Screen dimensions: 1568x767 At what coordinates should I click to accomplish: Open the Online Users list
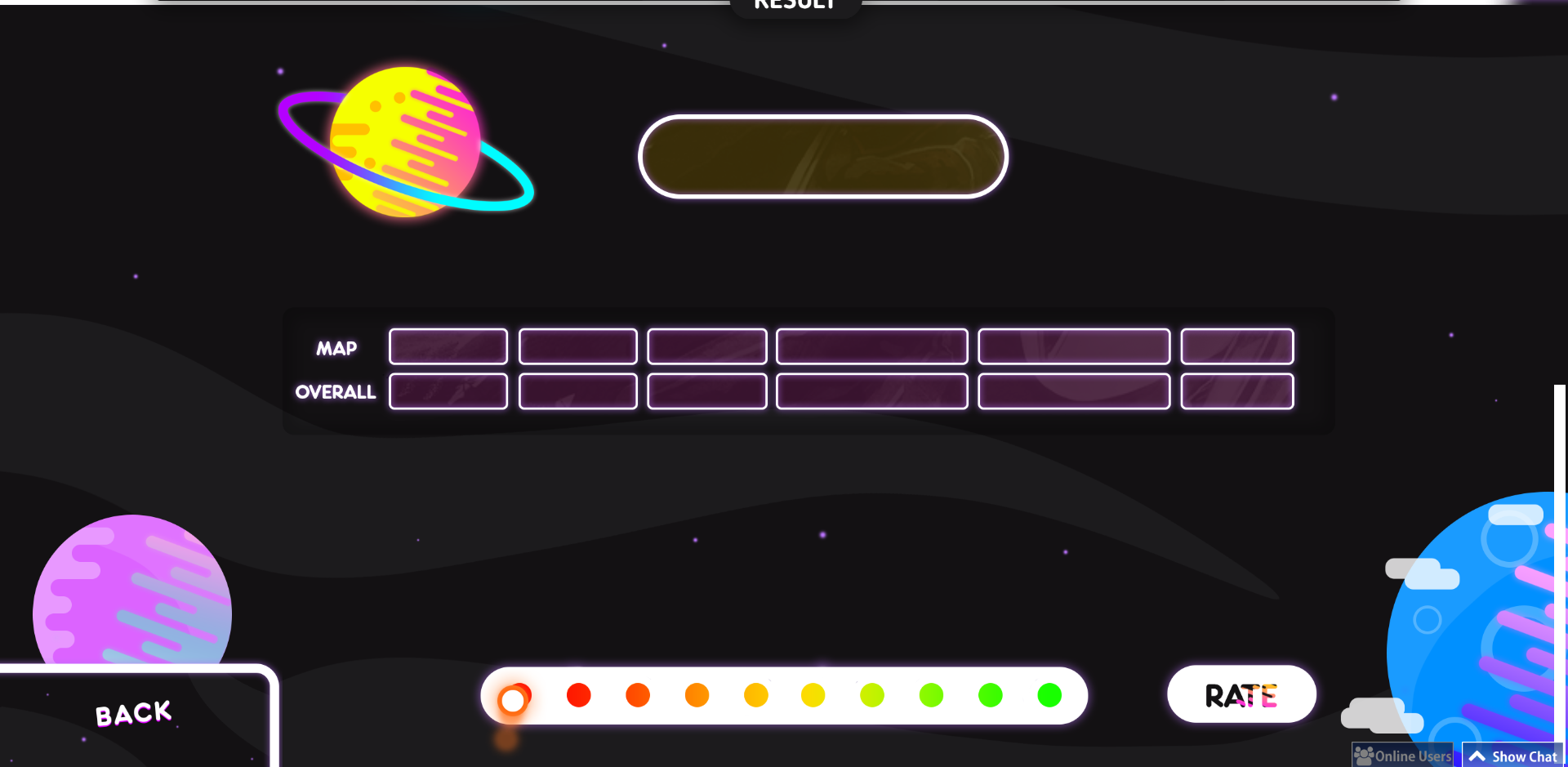tap(1402, 756)
